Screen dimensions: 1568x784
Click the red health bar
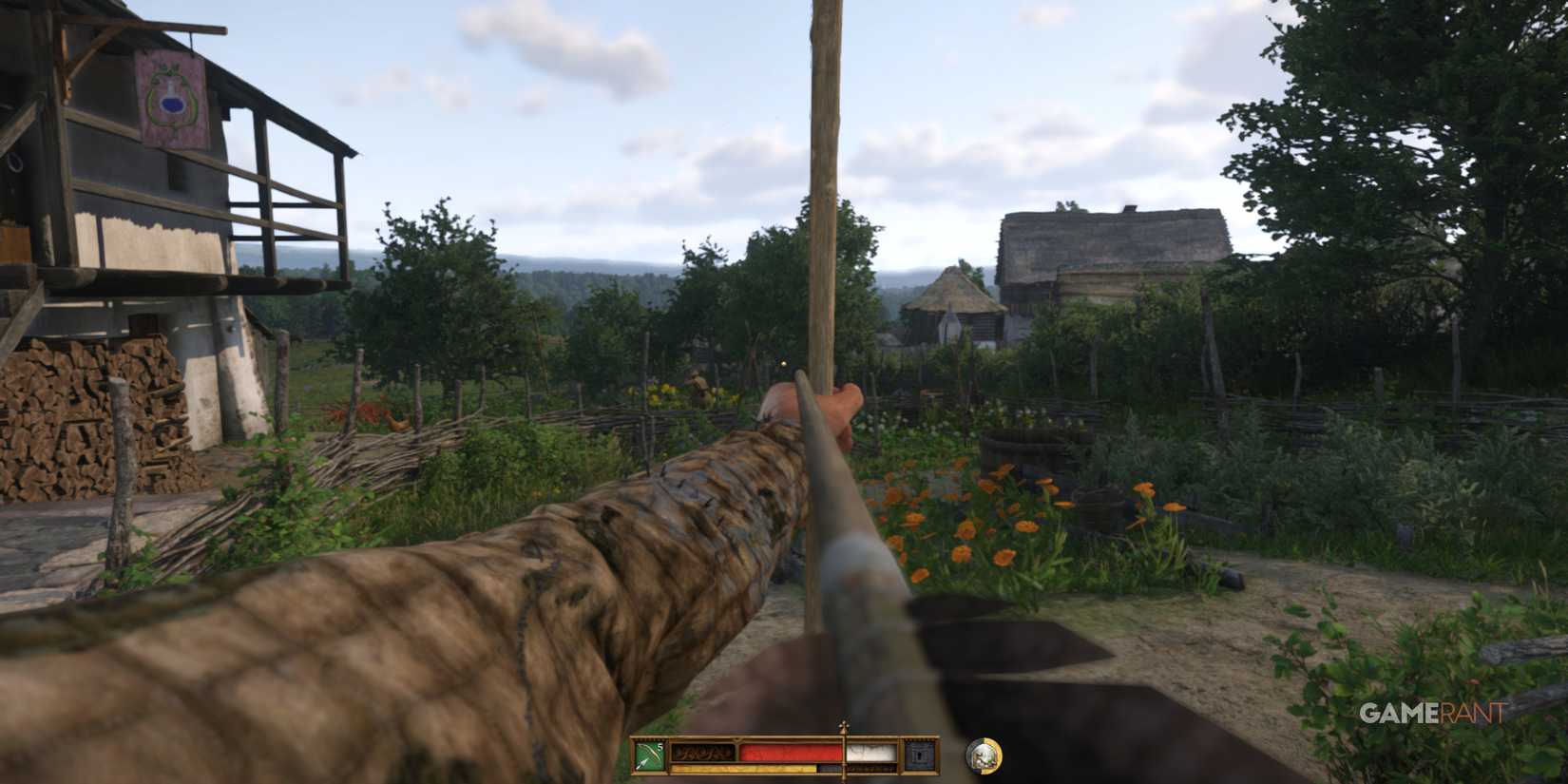pos(789,751)
